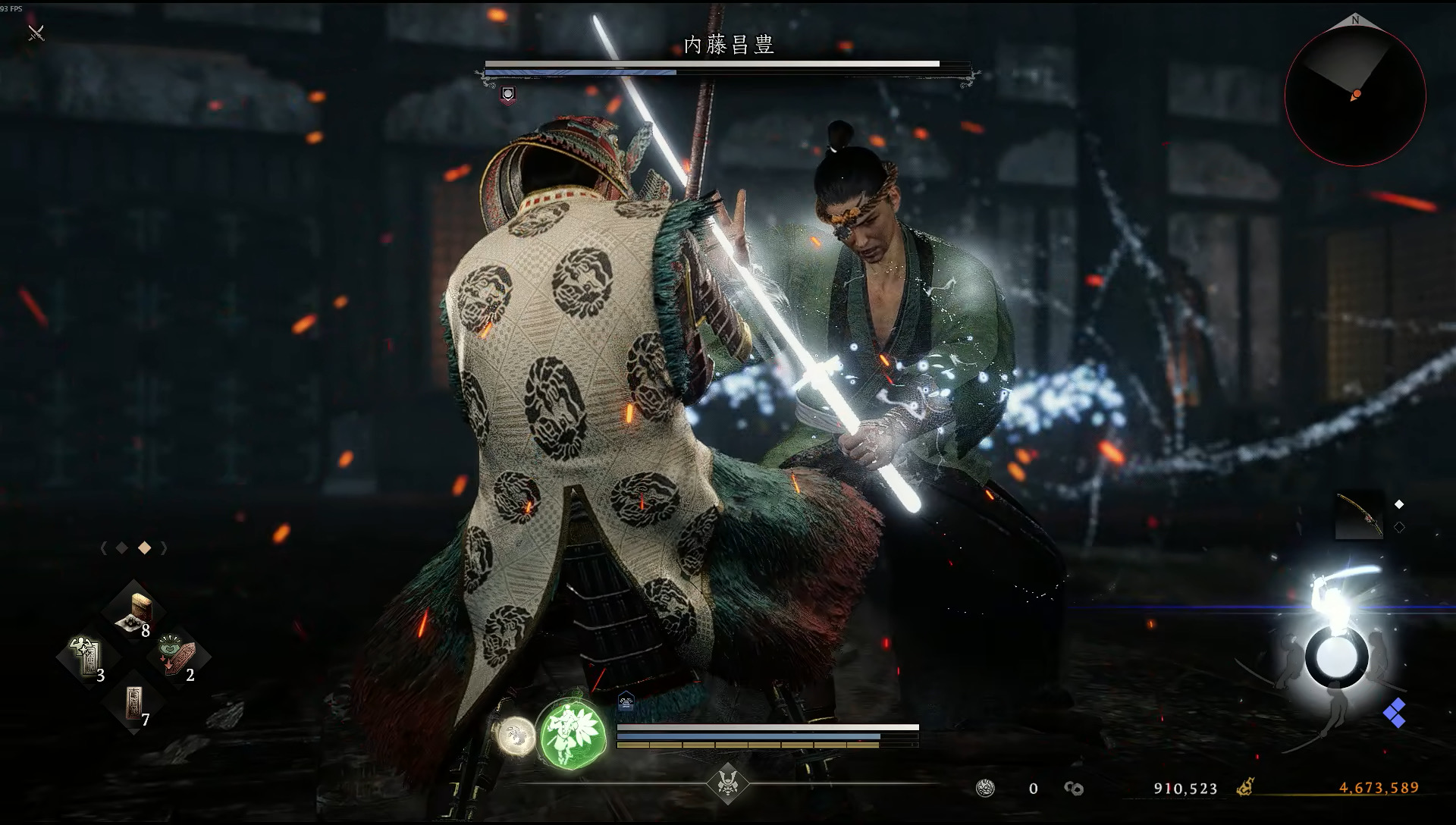This screenshot has height=825, width=1456.
Task: Click the blue triple-diamond icon
Action: point(1394,713)
